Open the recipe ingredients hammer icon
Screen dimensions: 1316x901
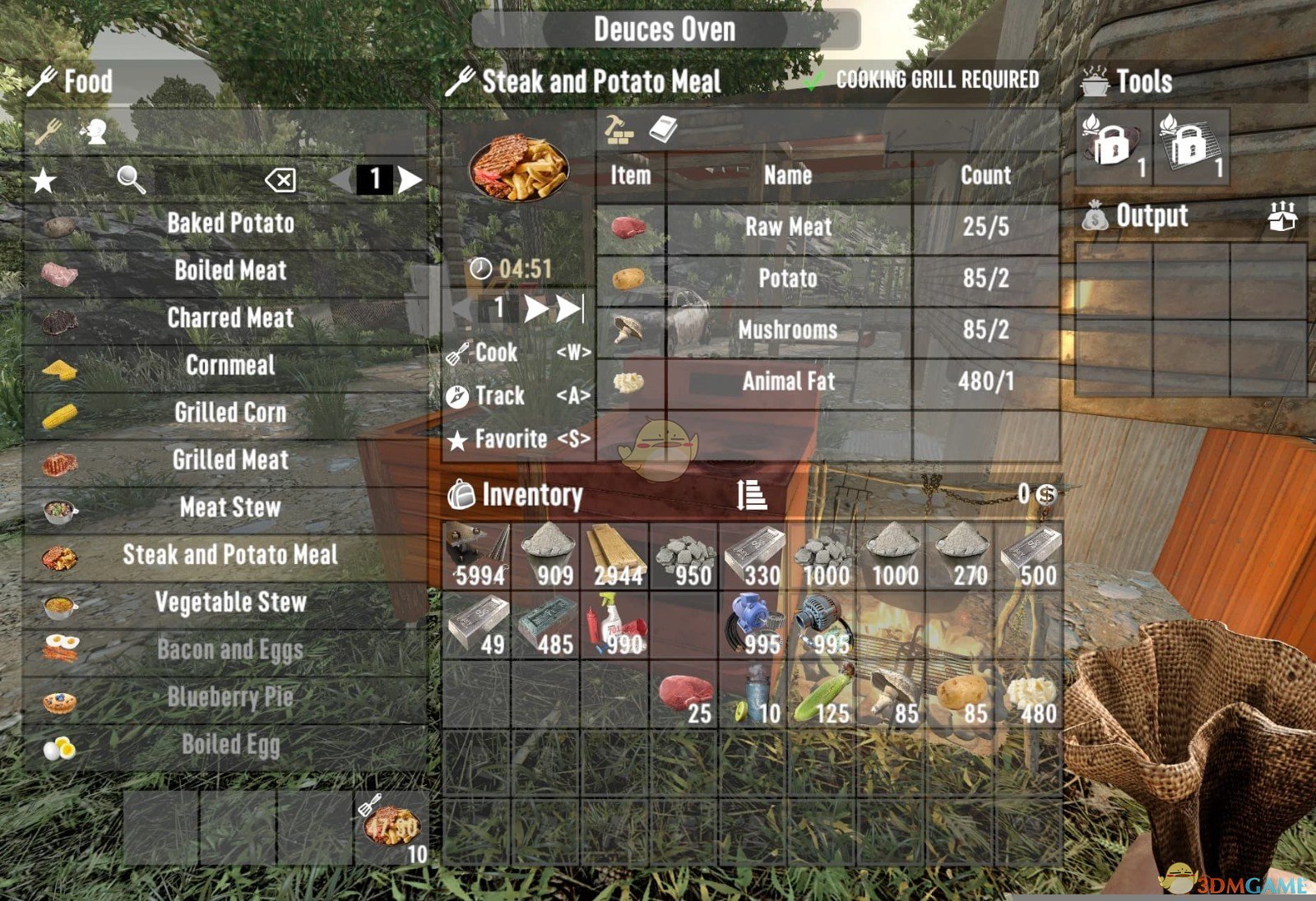[x=619, y=131]
